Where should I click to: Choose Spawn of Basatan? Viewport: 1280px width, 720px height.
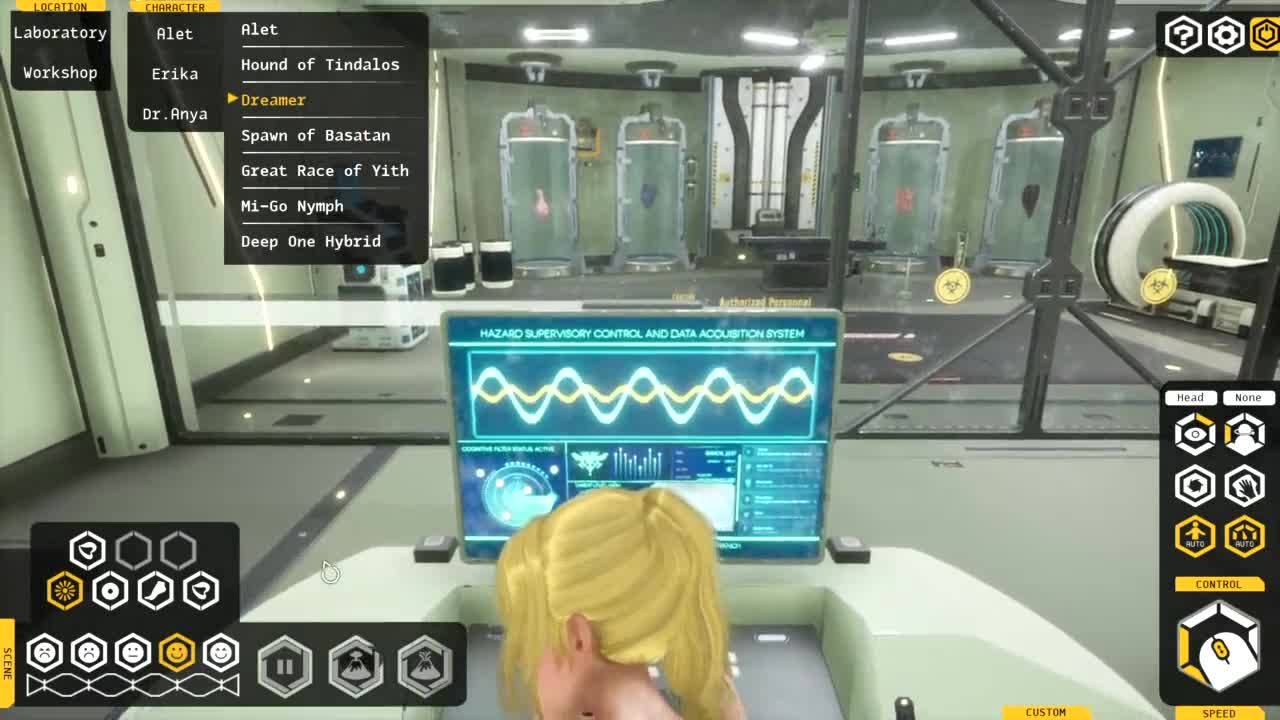(x=315, y=136)
